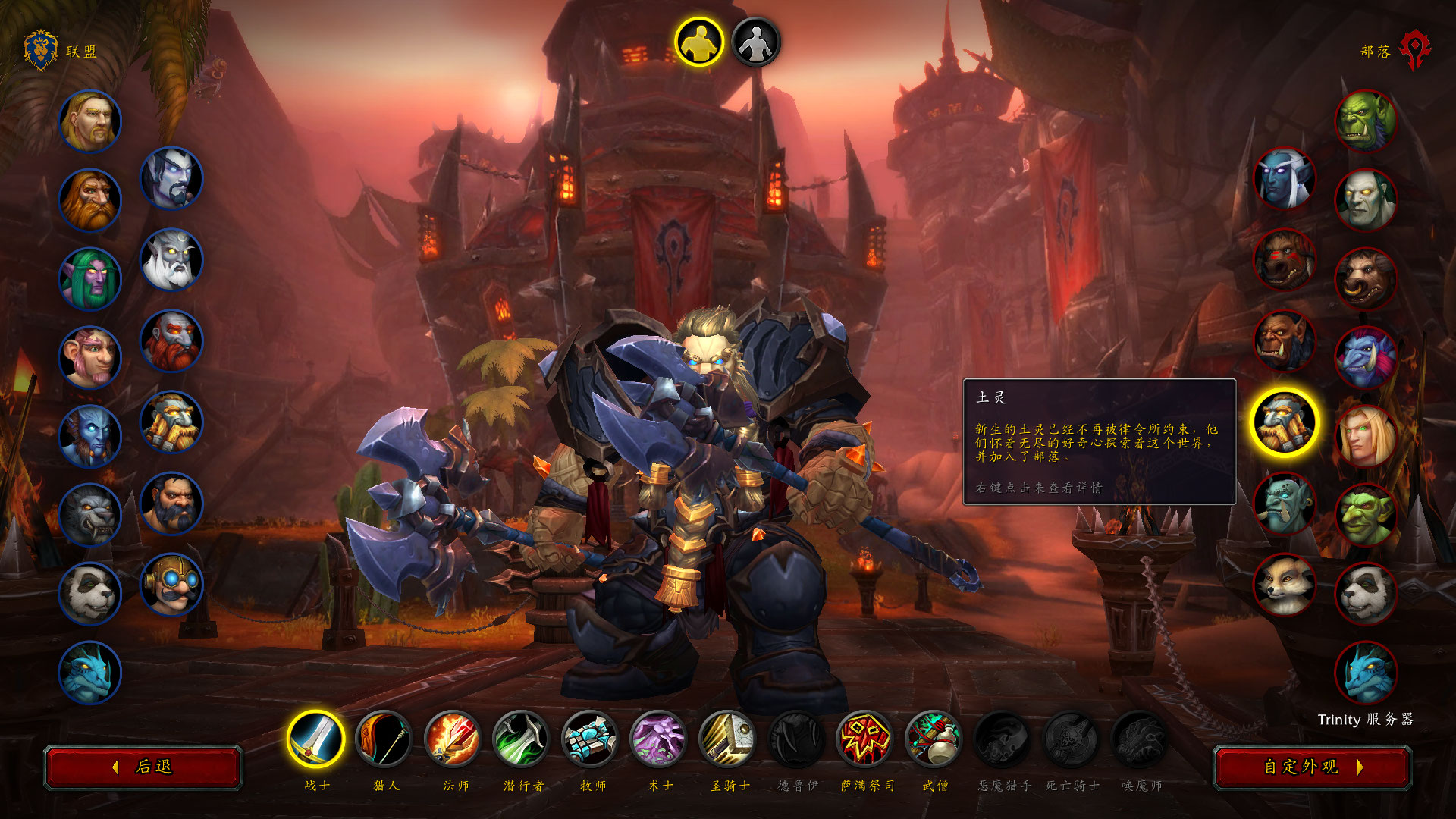Choose the 战士 warrior class
Viewport: 1456px width, 819px height.
point(315,739)
